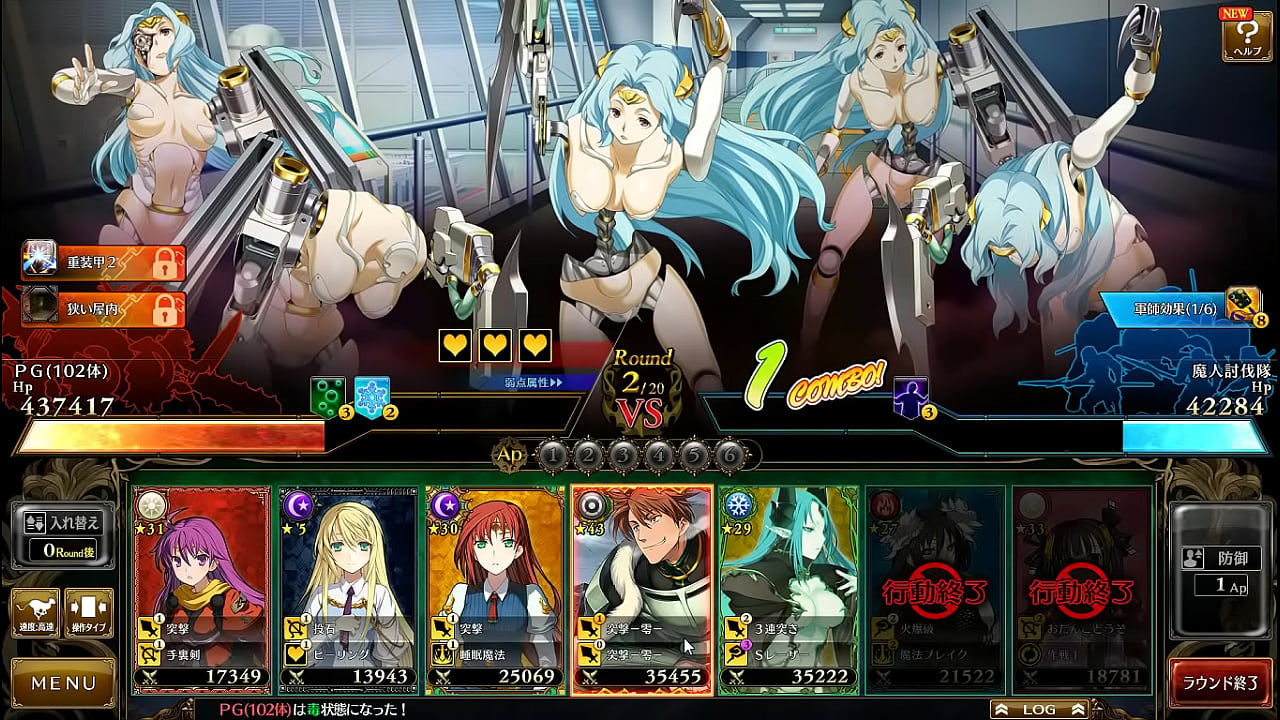End the round with ラウンド終了 button

click(x=1220, y=683)
